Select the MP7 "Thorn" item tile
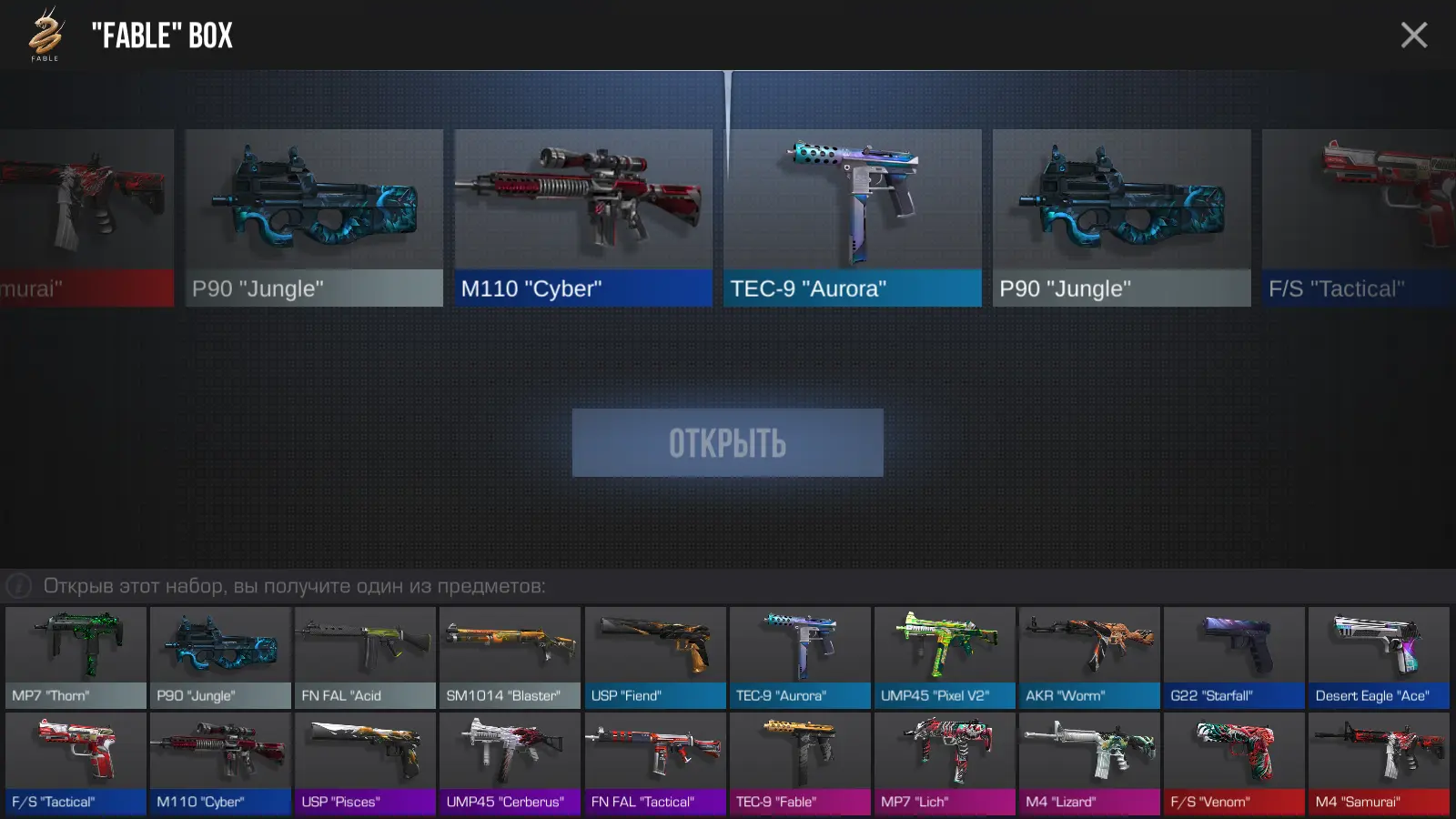Viewport: 1456px width, 819px height. pyautogui.click(x=76, y=657)
